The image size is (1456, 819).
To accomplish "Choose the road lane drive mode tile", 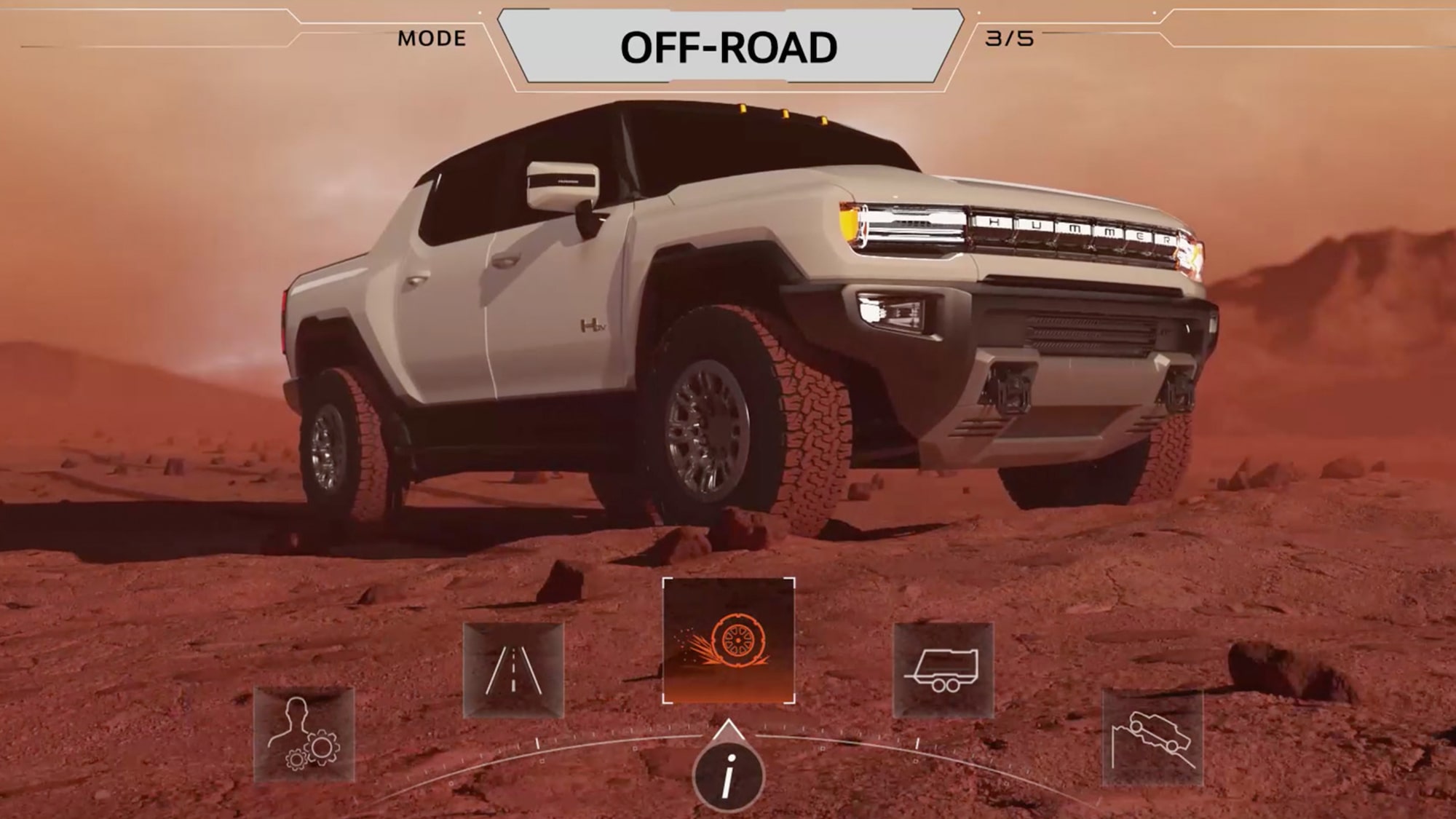I will pyautogui.click(x=513, y=670).
